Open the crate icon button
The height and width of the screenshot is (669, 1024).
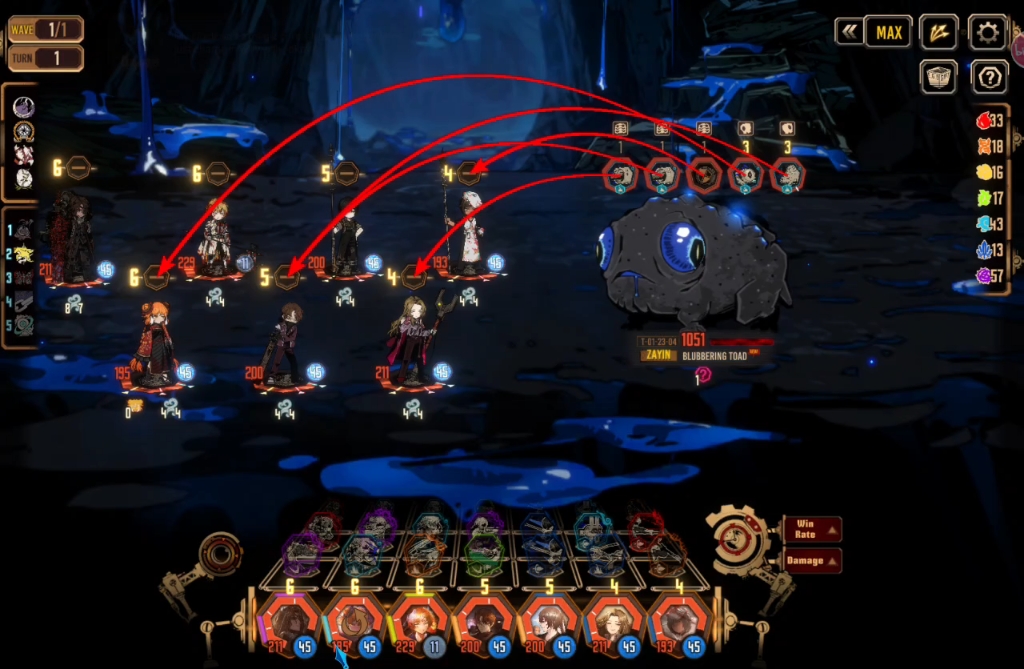938,77
